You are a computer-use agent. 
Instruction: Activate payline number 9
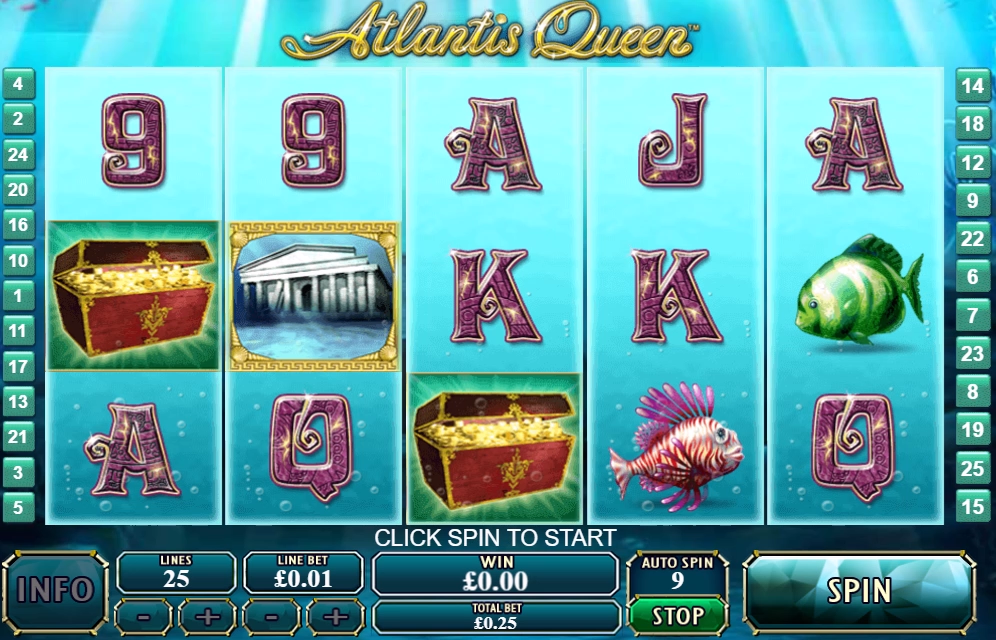point(973,200)
